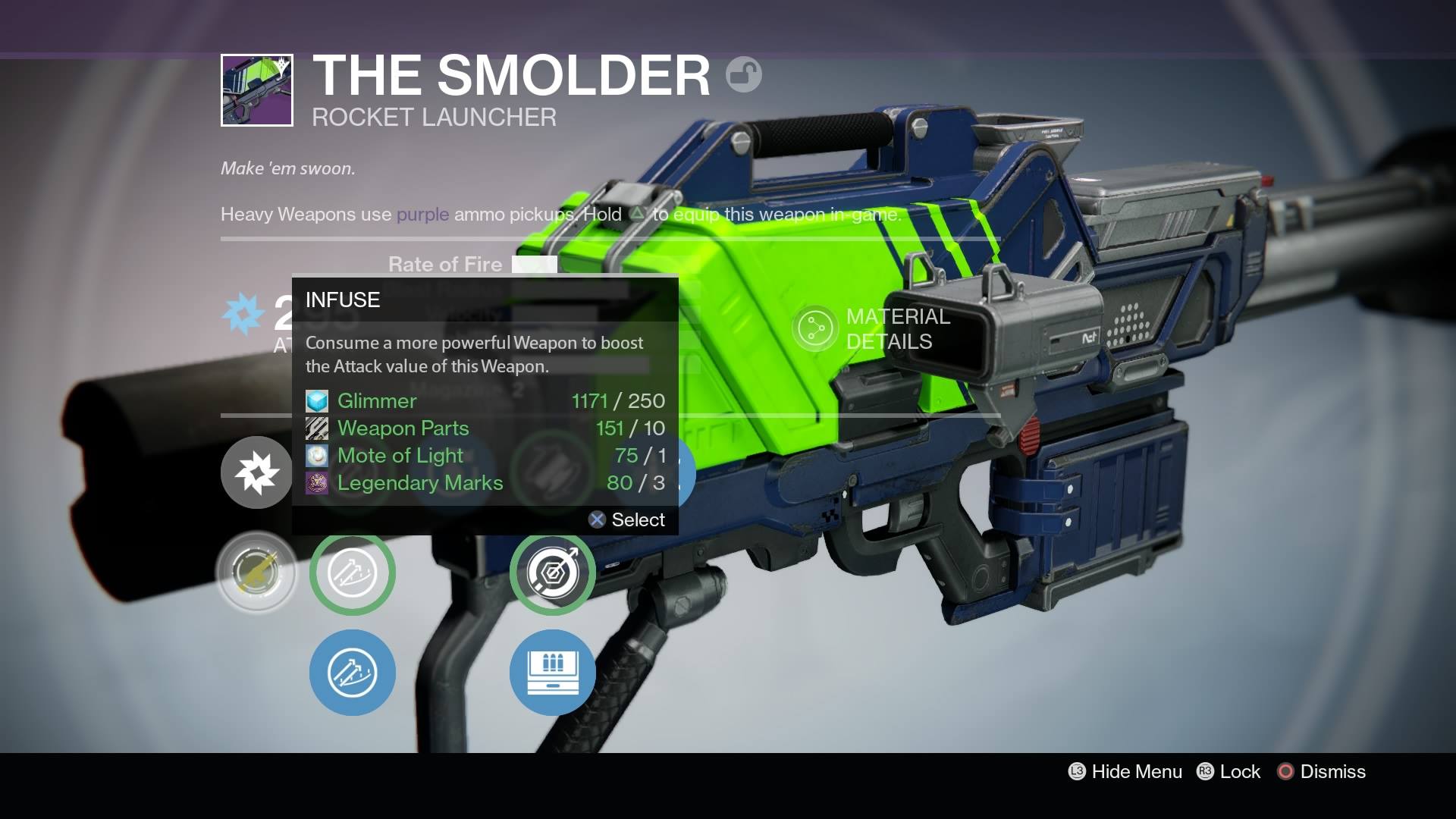Open Material Details
This screenshot has height=819, width=1456.
tap(872, 329)
